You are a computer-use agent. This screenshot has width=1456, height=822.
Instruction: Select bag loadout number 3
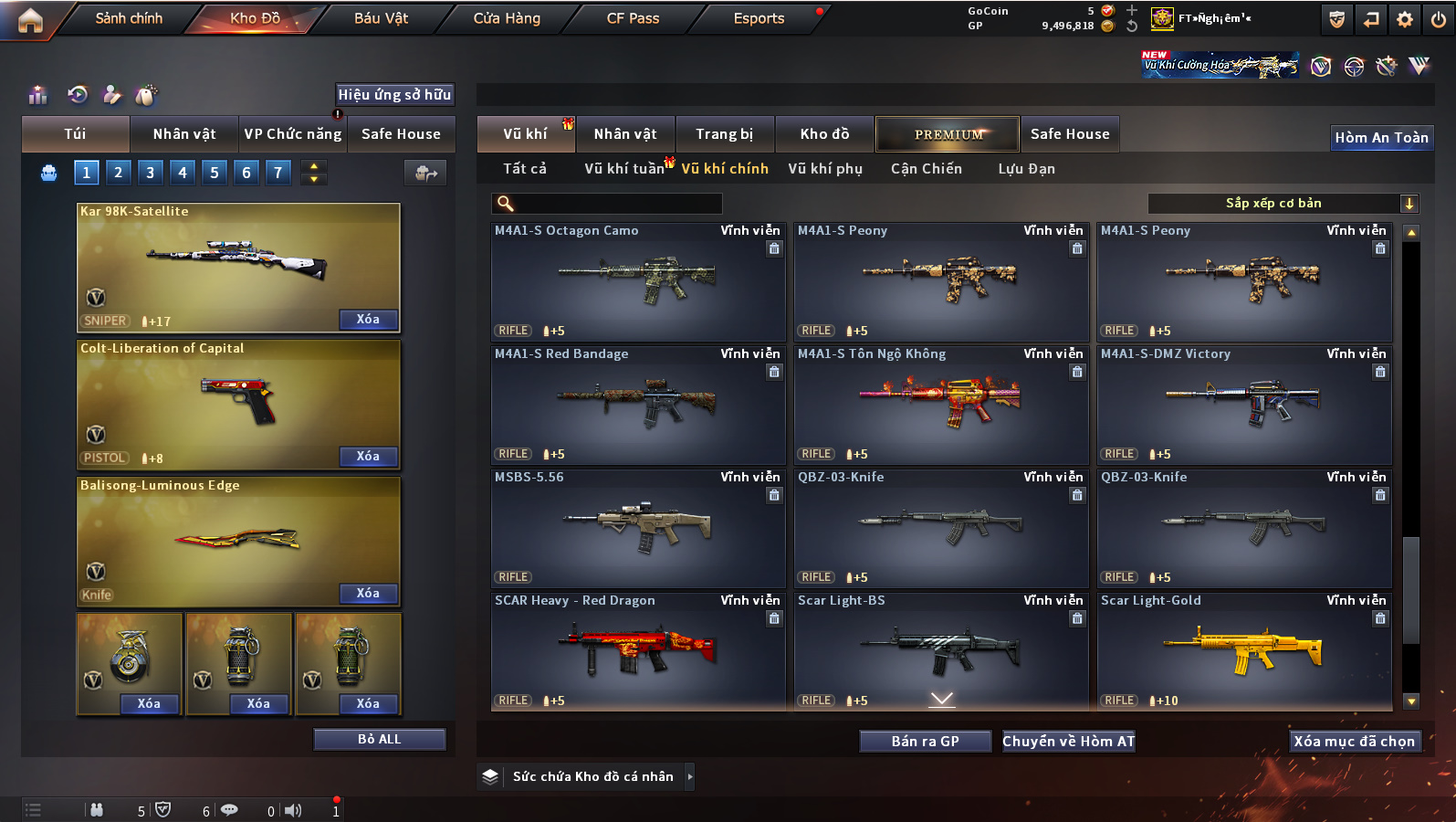click(151, 173)
